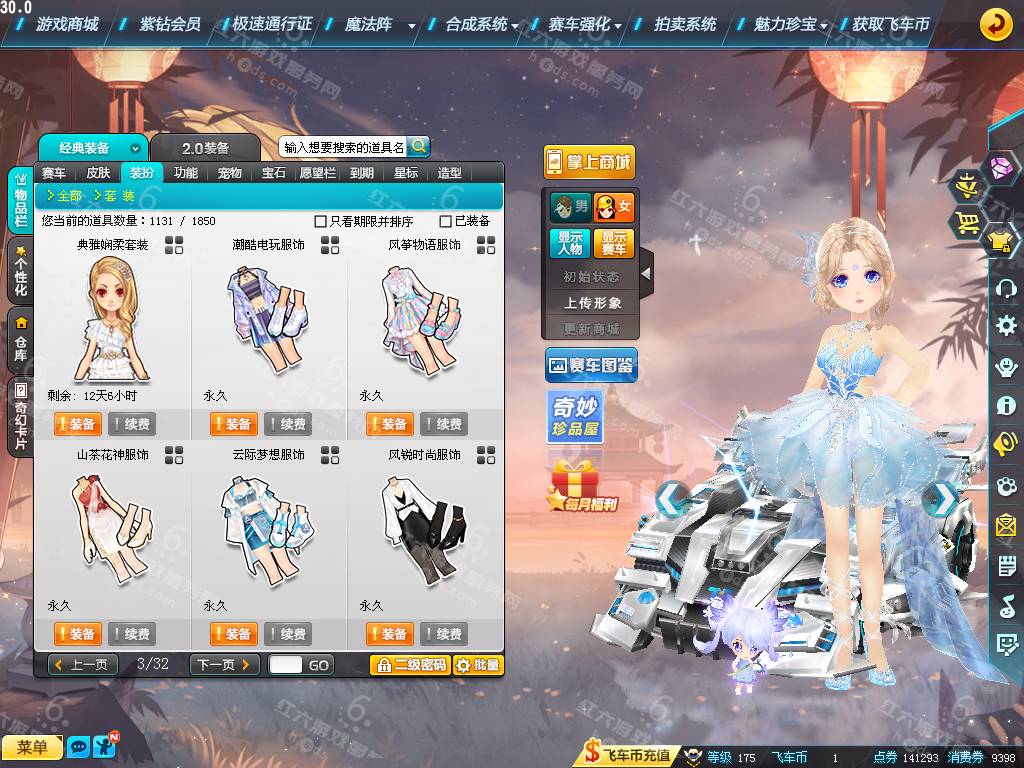Click the 上传形象 upload look button
The width and height of the screenshot is (1024, 768).
[x=592, y=302]
